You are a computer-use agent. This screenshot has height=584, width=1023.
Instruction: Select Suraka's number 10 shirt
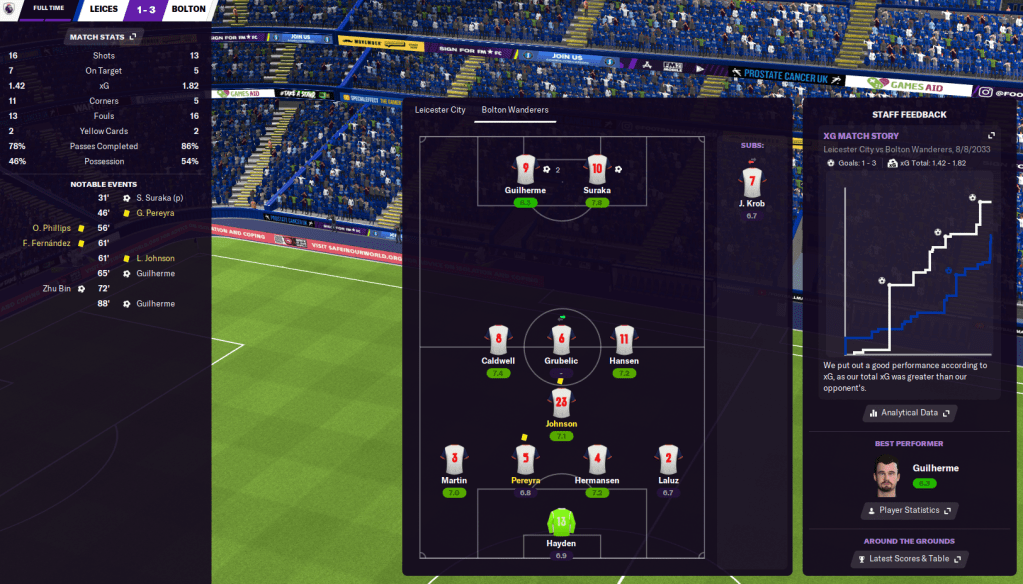coord(597,169)
